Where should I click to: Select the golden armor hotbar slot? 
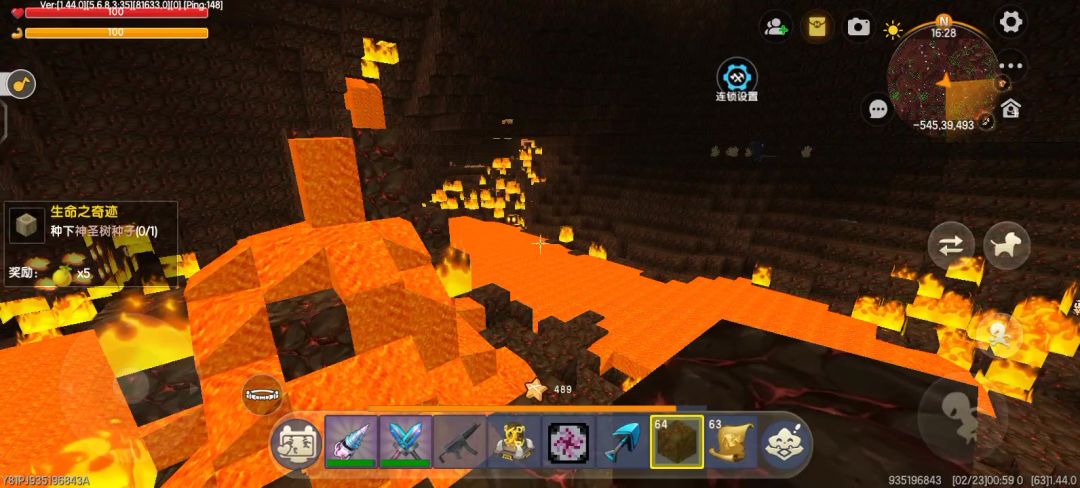click(x=514, y=441)
